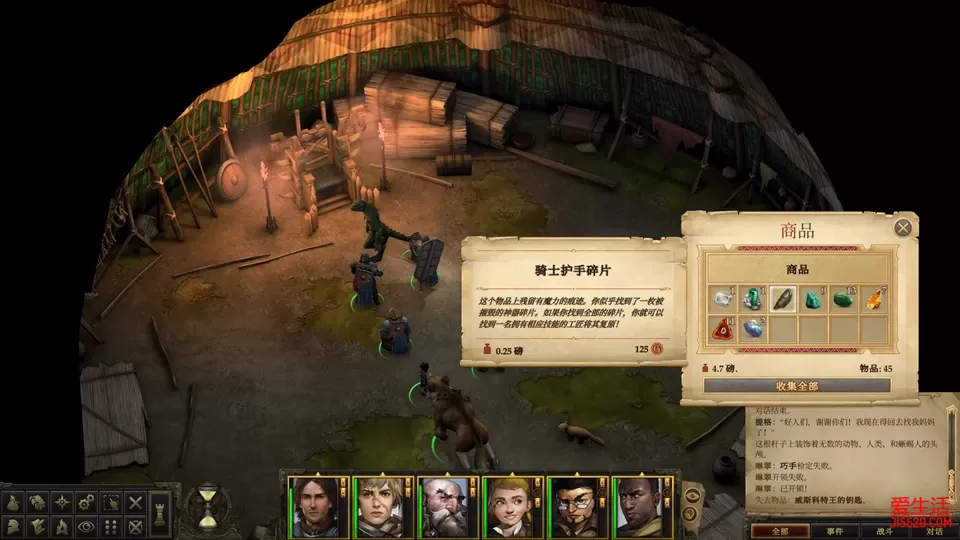960x540 pixels.
Task: Choose the blonde woman party portrait
Action: (x=508, y=507)
